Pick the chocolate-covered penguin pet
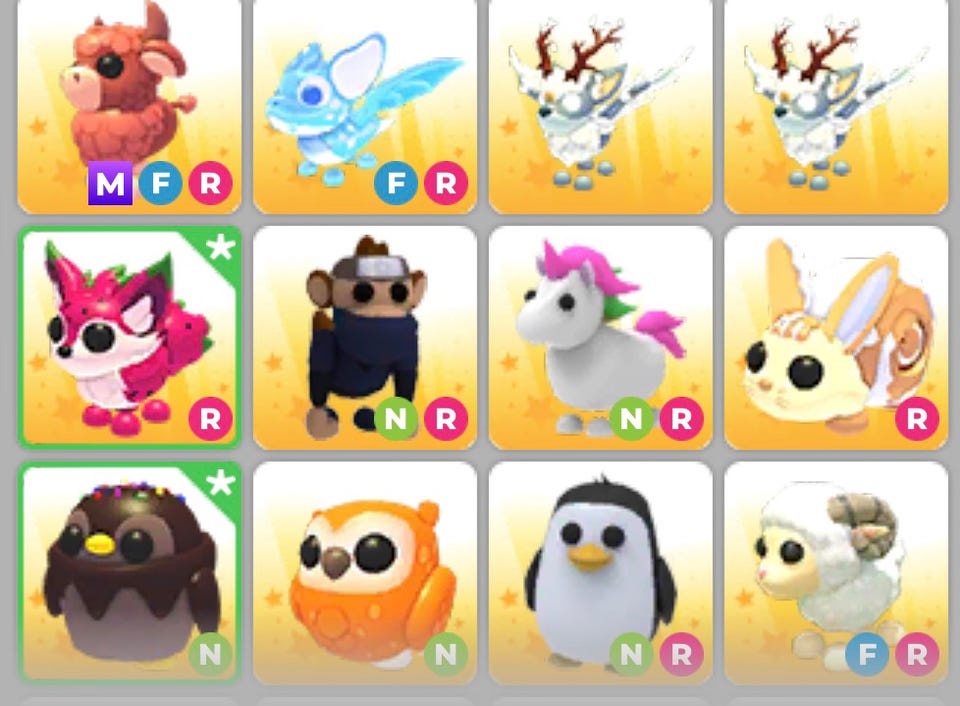 coord(128,572)
